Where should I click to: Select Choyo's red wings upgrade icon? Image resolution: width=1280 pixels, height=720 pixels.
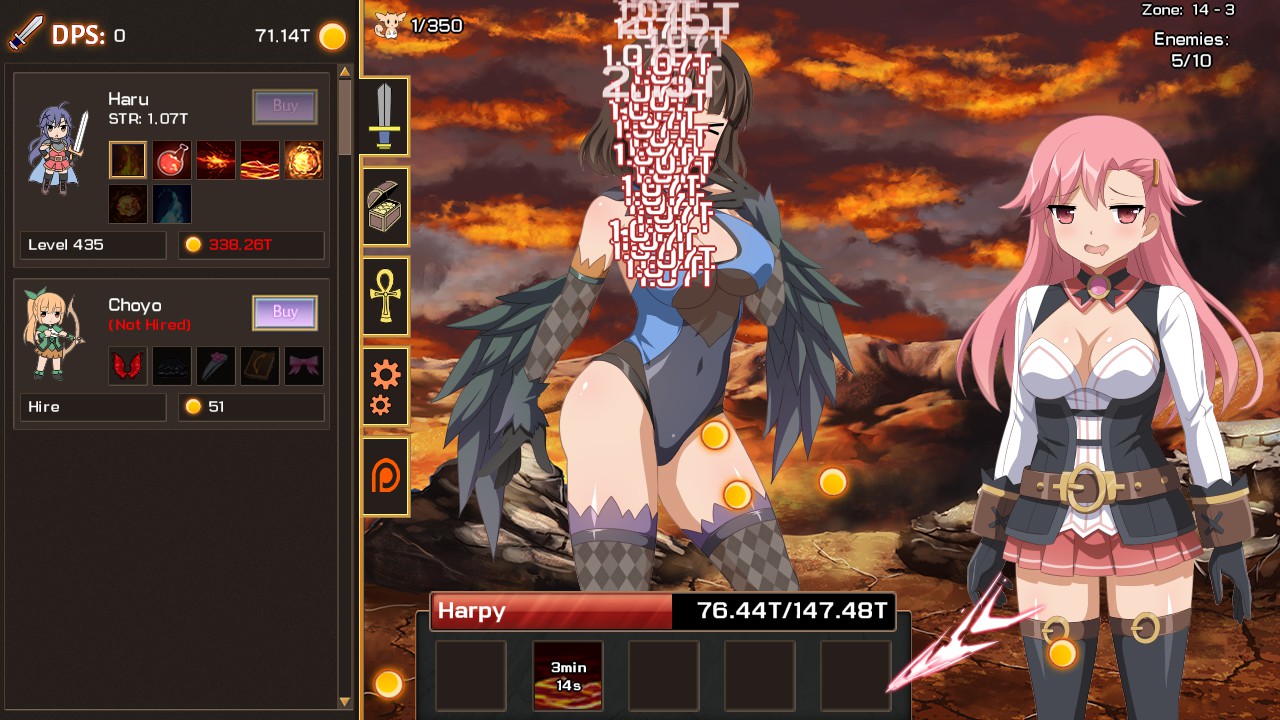coord(128,366)
